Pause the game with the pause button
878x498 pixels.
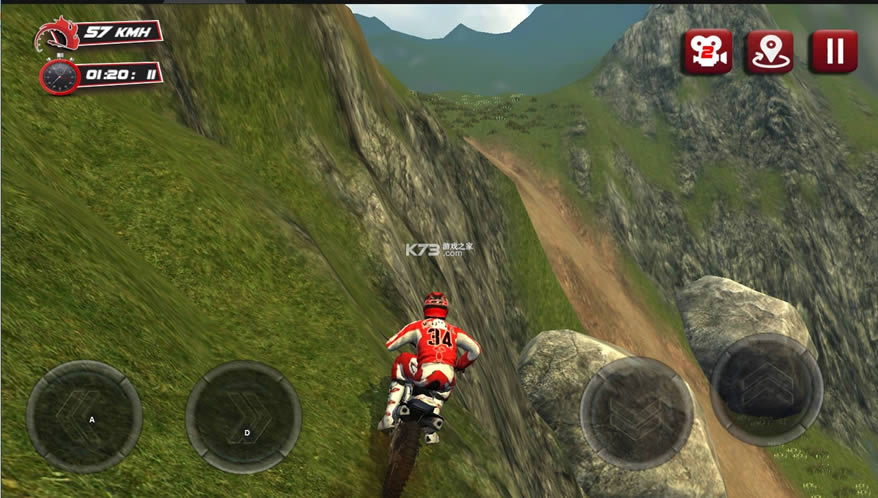click(833, 51)
